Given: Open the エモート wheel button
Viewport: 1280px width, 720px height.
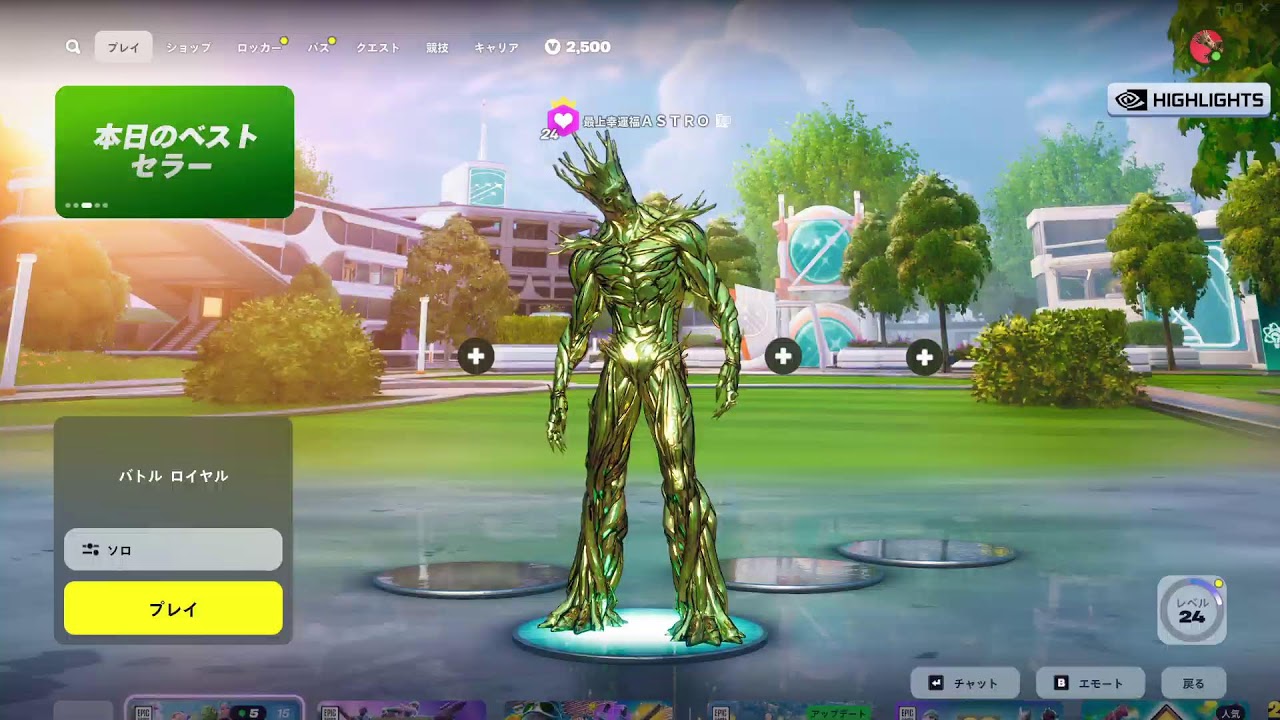Looking at the screenshot, I should coord(1090,683).
